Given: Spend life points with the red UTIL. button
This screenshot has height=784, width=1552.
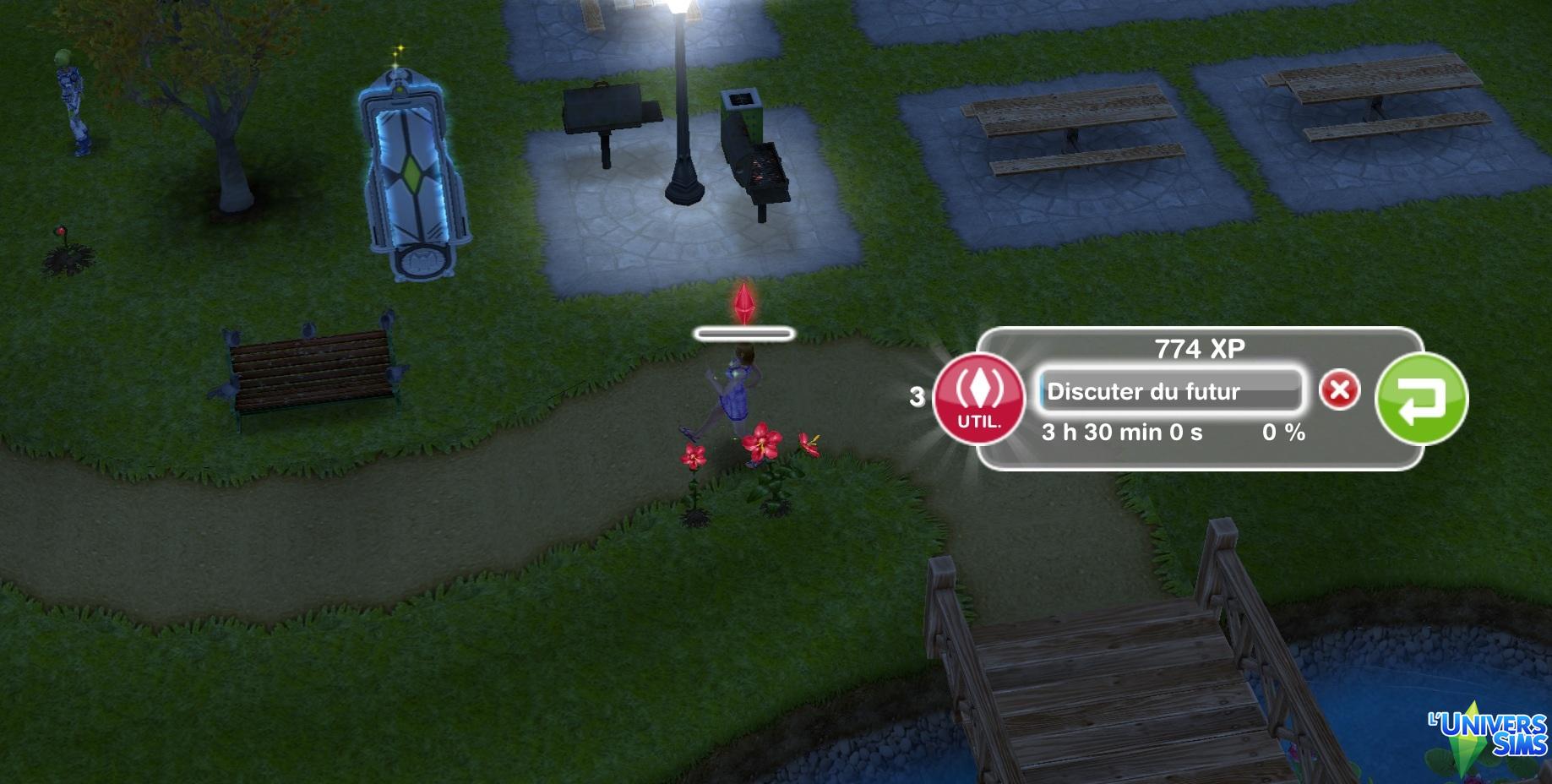Looking at the screenshot, I should click(978, 398).
